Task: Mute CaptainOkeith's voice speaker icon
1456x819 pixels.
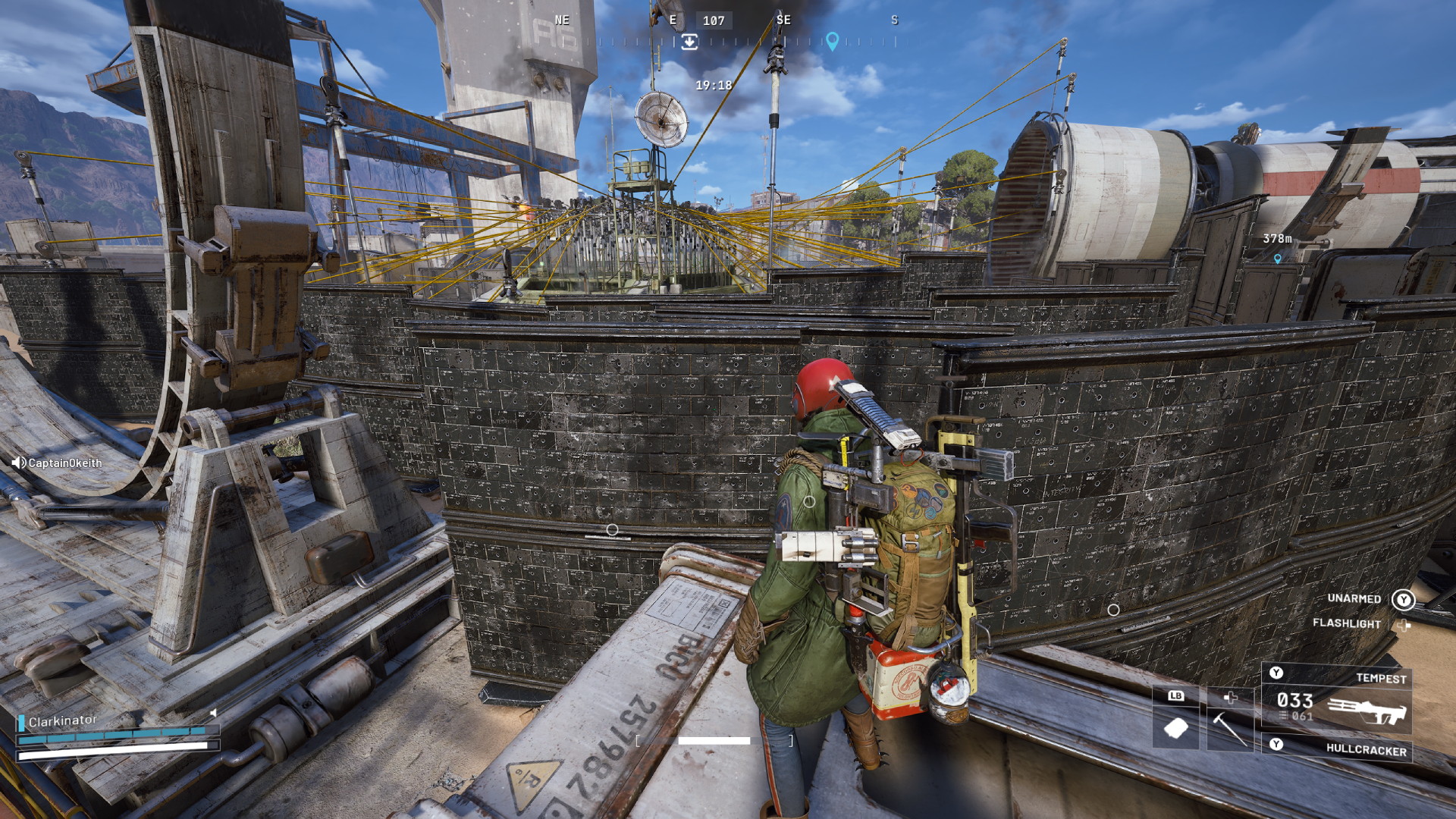Action: [x=18, y=463]
